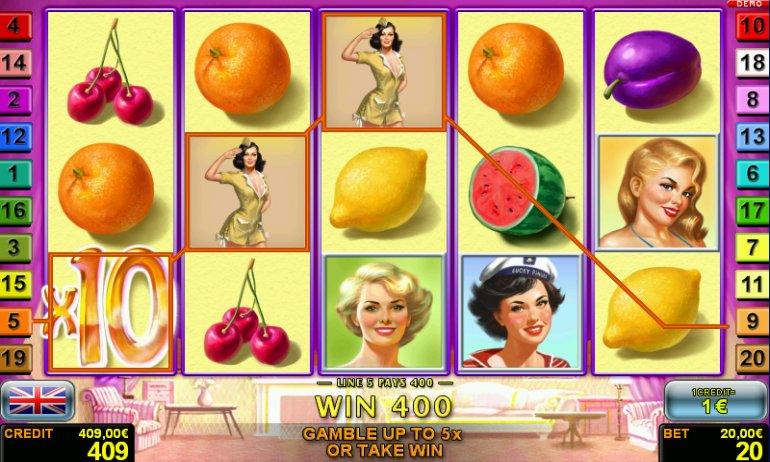Choose payline 18 indicator
Screen dimensions: 770x462
(x=752, y=64)
